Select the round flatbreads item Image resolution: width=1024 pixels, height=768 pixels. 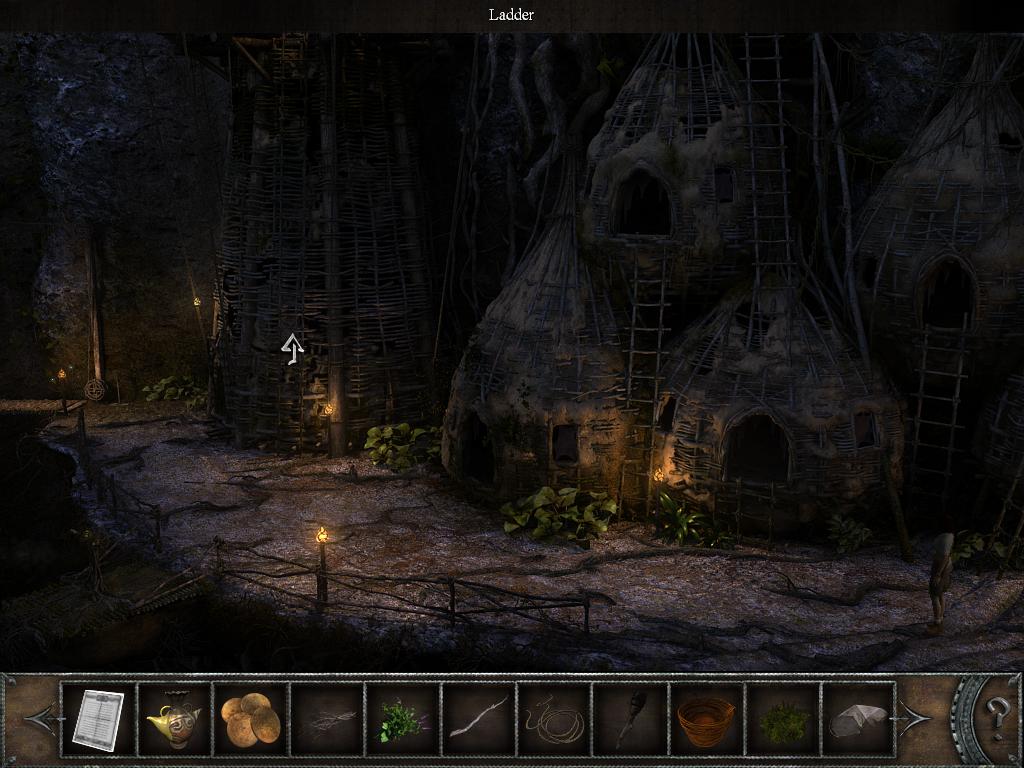pos(250,718)
